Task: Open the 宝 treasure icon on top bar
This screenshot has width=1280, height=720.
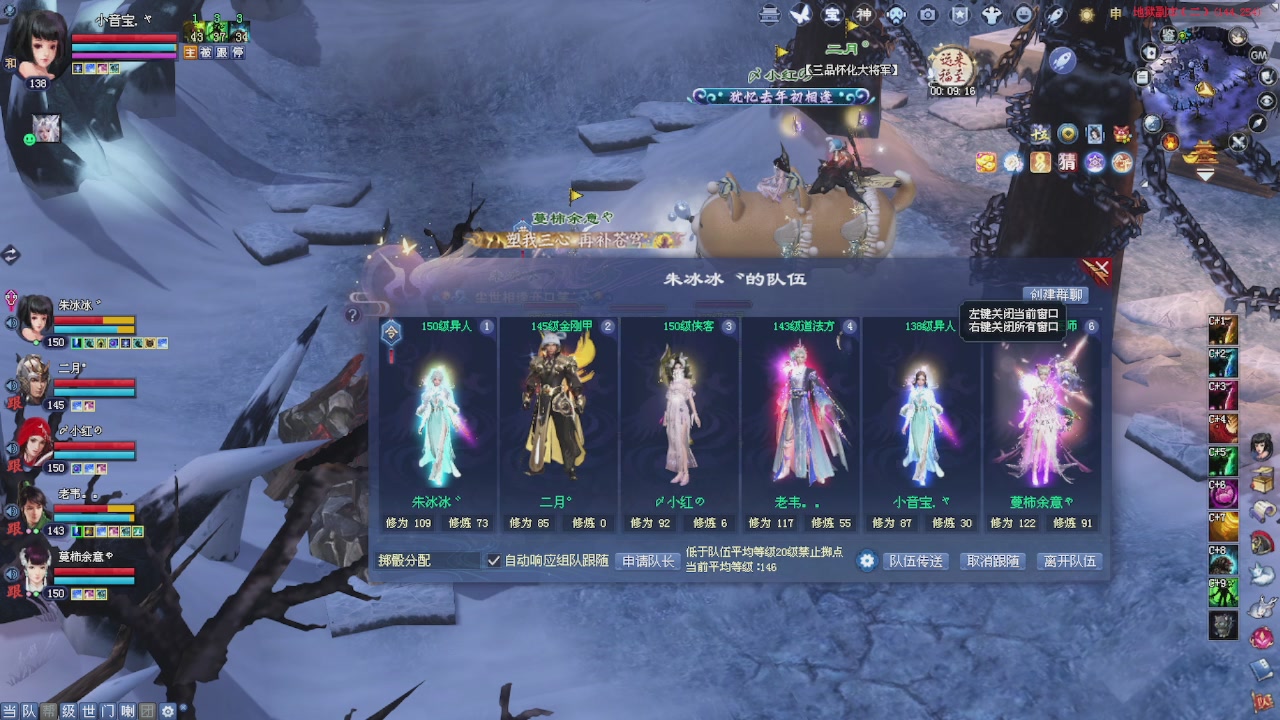Action: point(832,16)
